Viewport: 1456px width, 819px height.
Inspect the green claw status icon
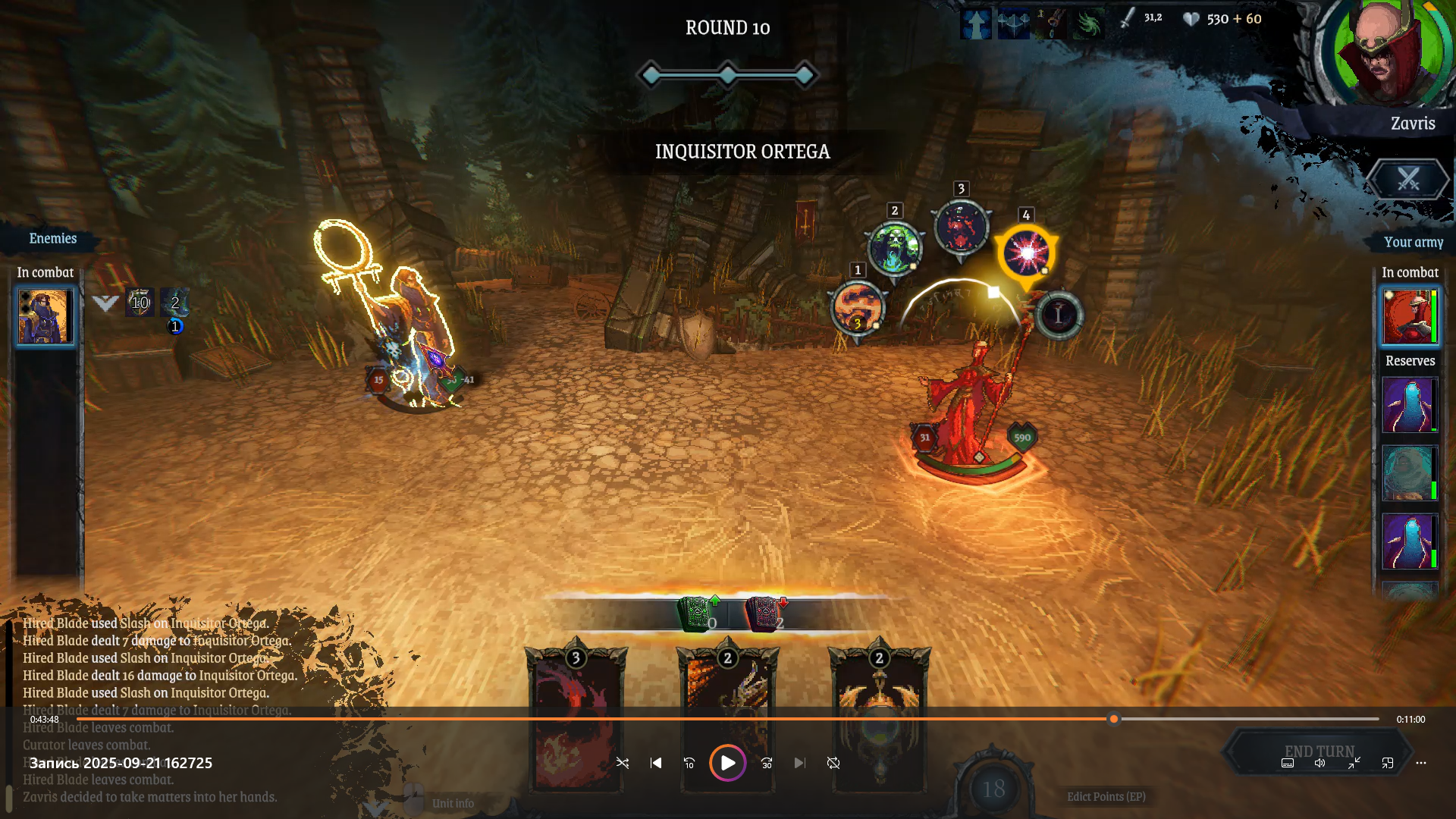tap(1088, 24)
